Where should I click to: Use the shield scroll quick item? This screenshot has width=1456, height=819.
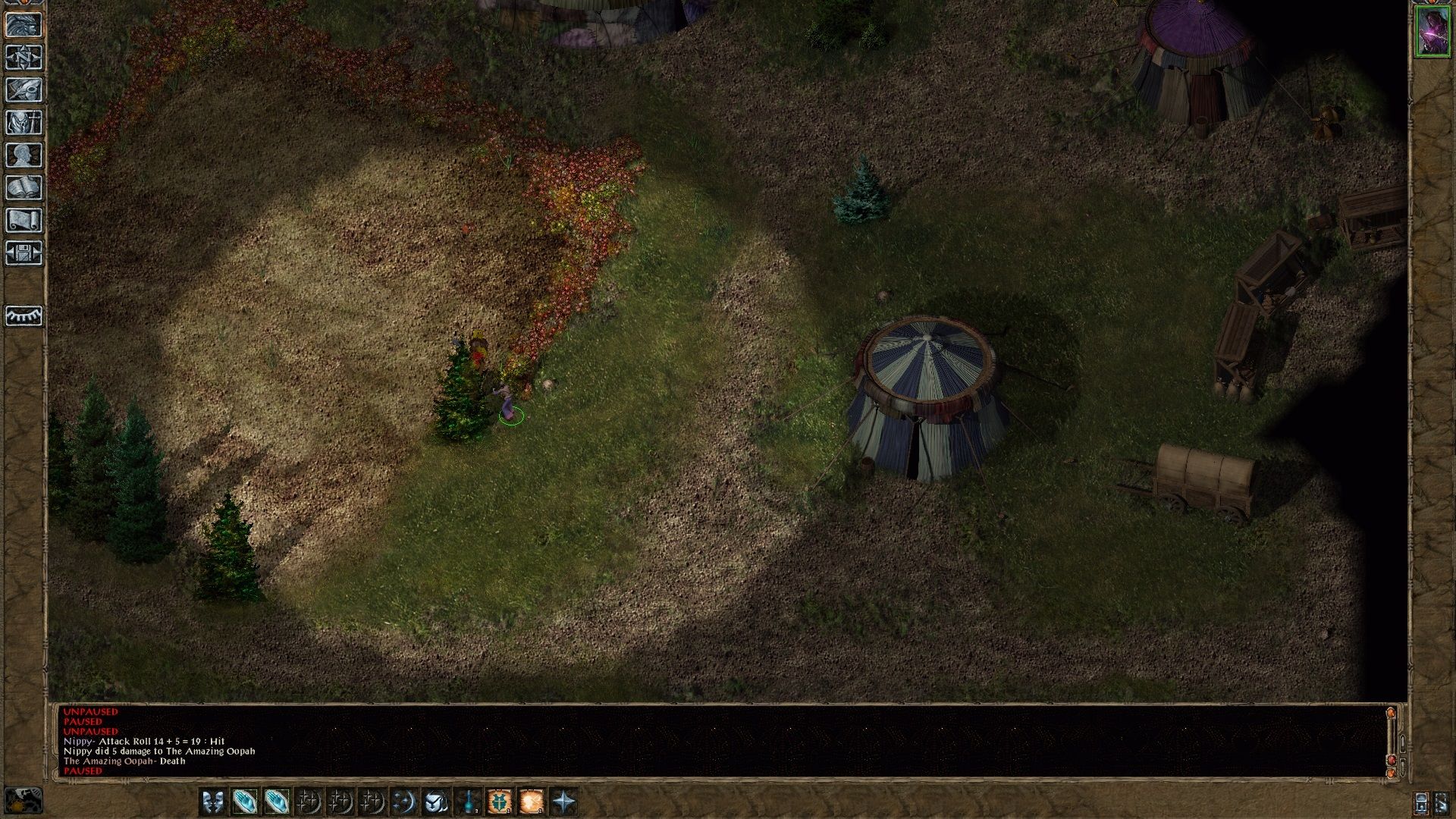[x=500, y=802]
